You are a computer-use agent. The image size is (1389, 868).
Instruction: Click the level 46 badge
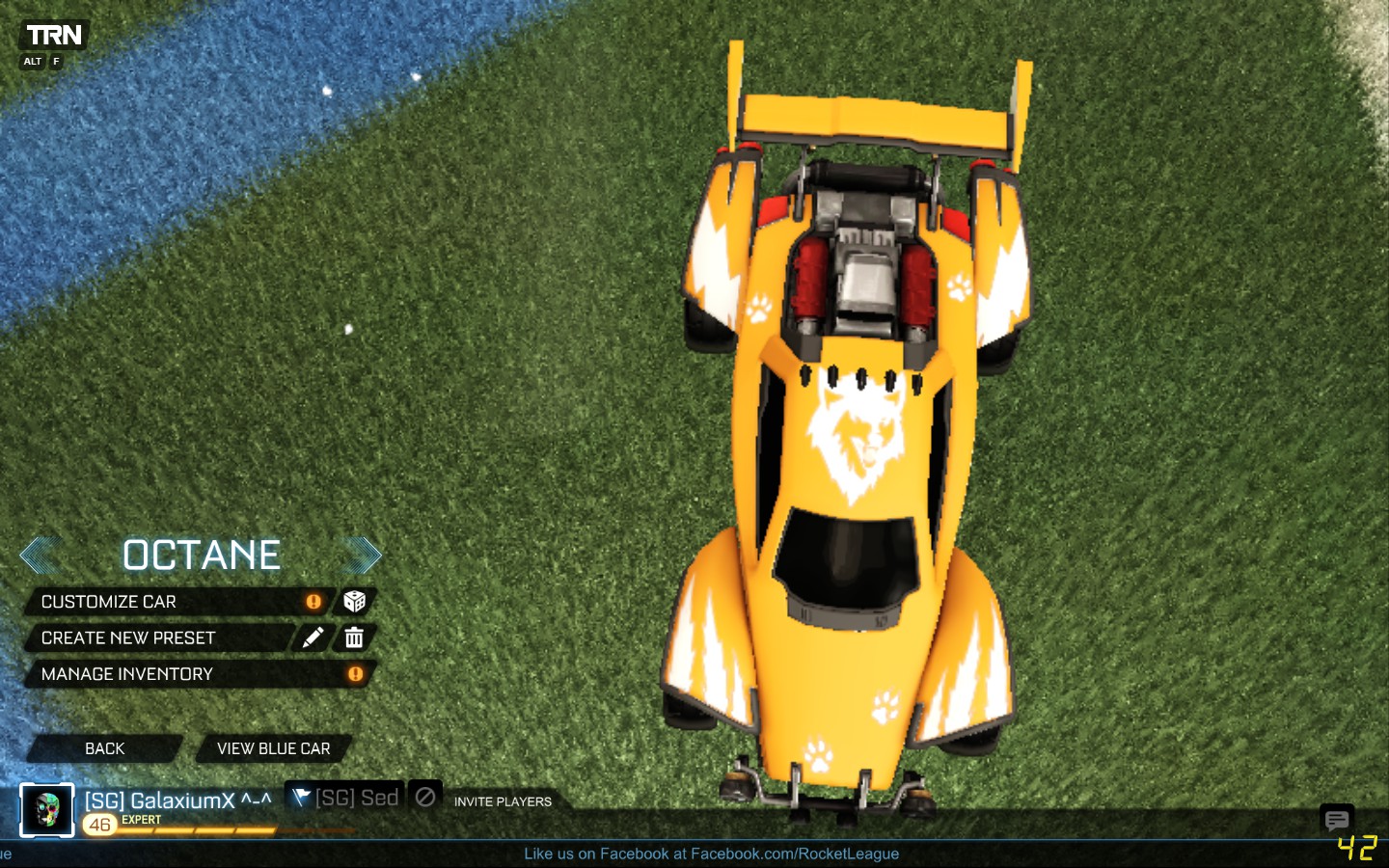coord(99,824)
